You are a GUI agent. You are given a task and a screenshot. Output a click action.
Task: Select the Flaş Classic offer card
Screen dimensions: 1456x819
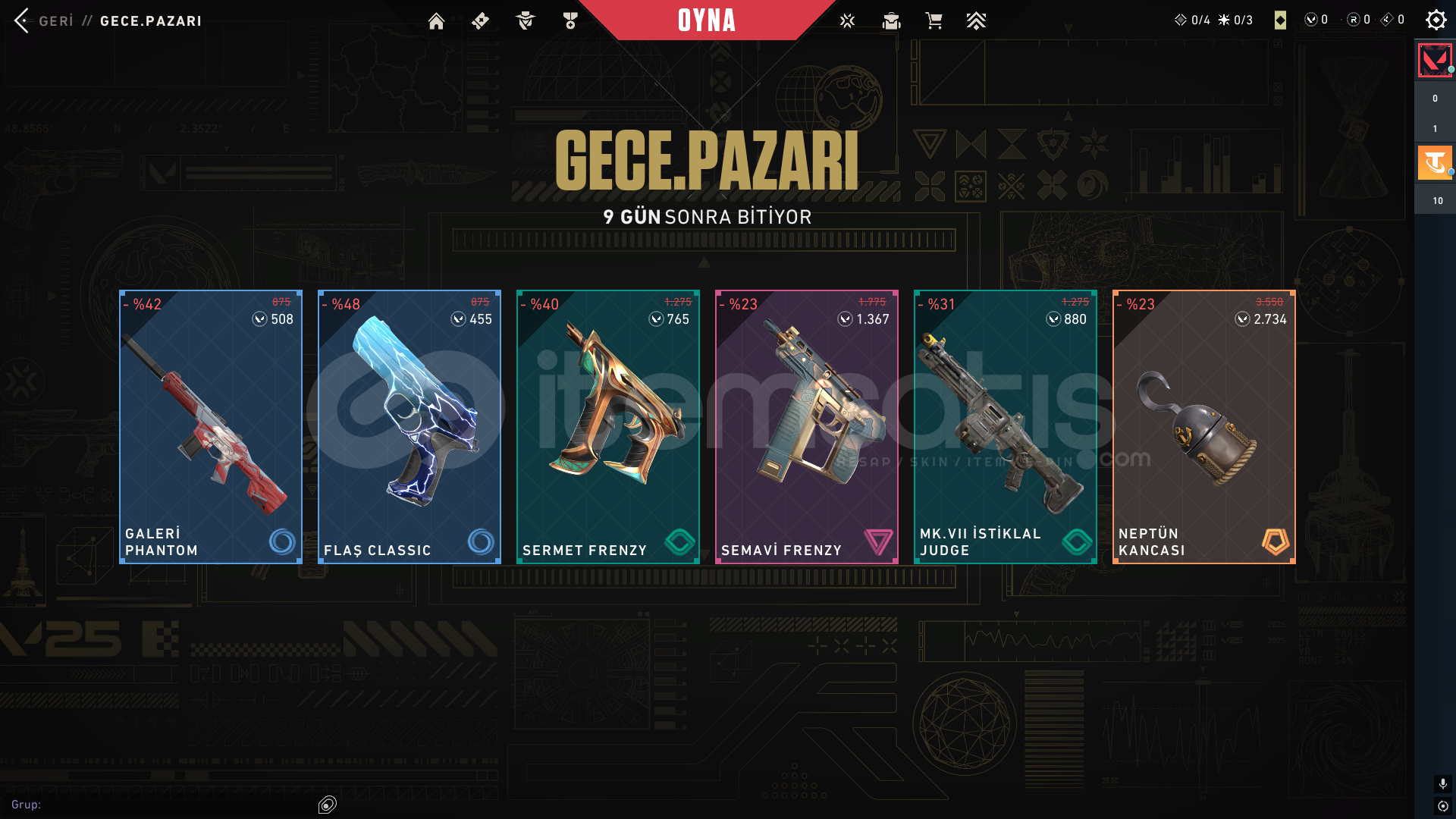click(409, 427)
